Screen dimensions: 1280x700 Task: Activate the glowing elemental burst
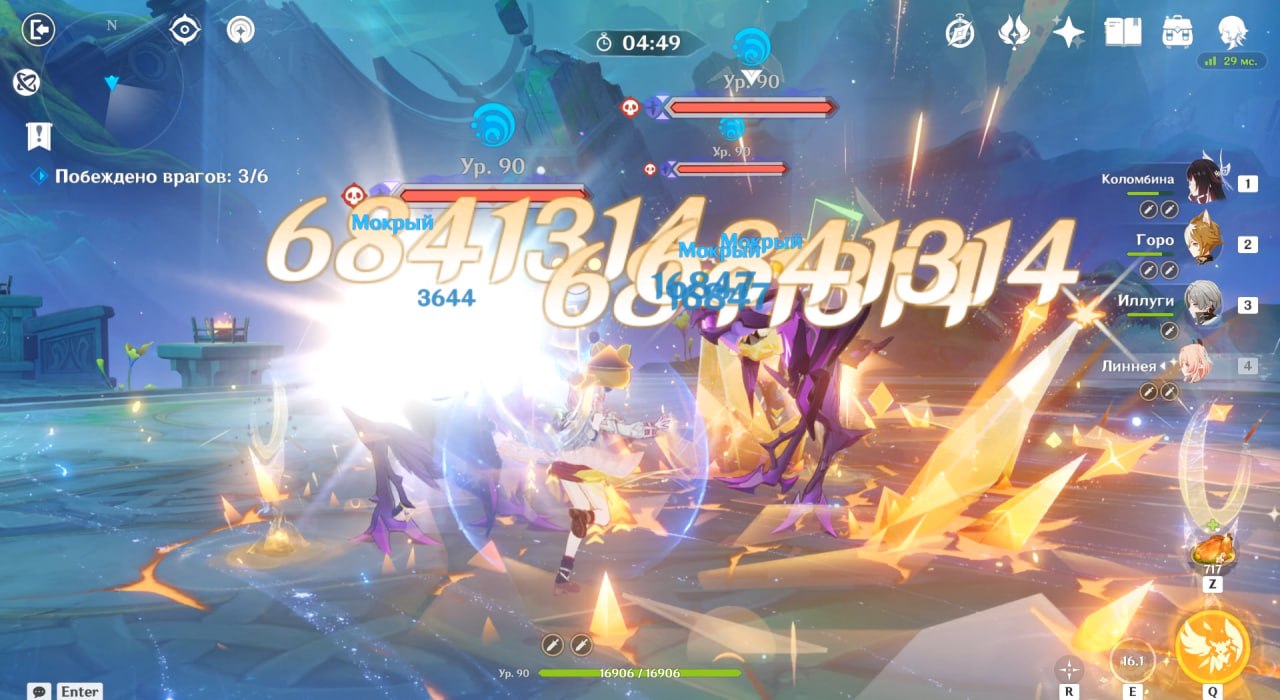1212,646
